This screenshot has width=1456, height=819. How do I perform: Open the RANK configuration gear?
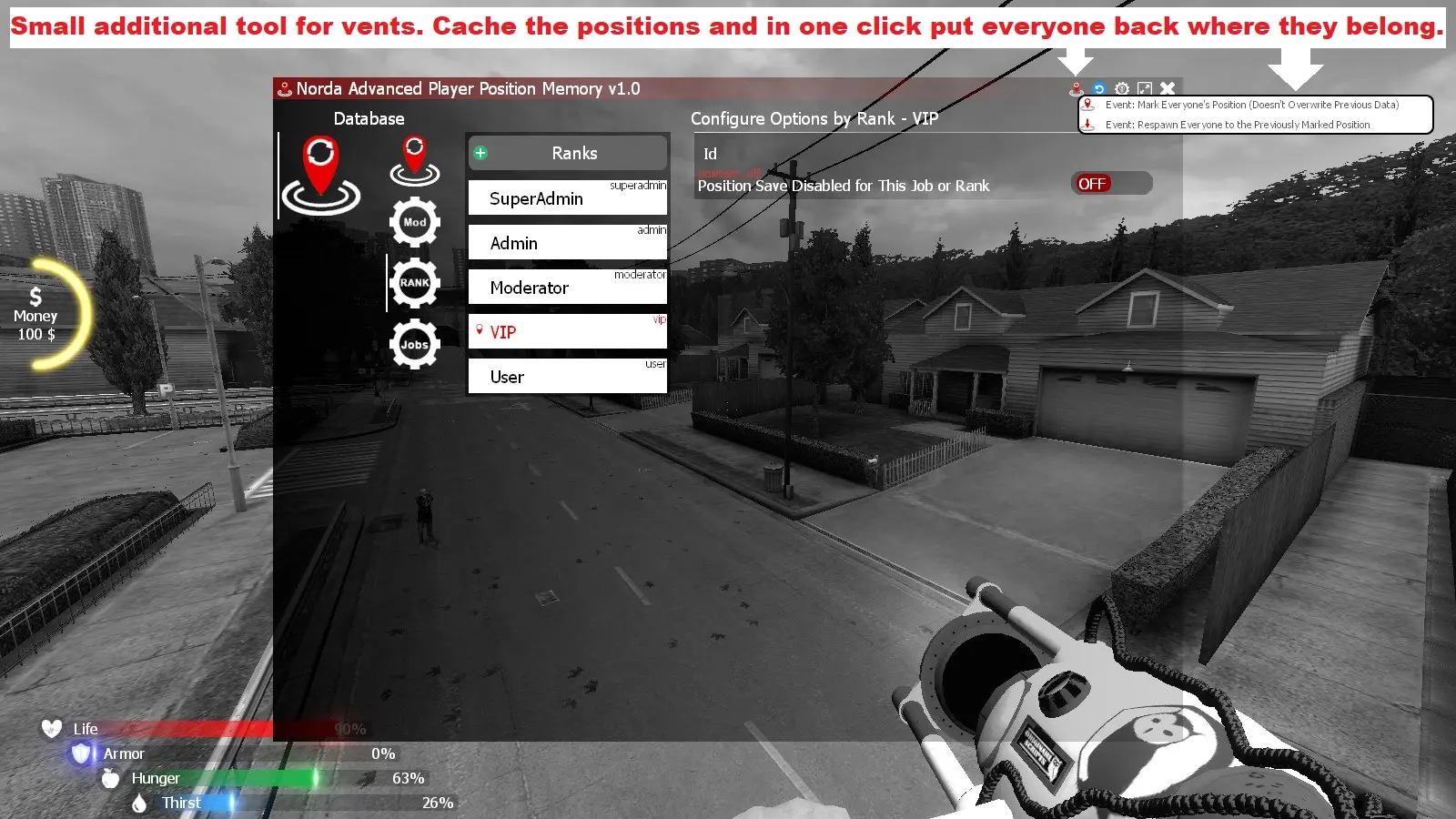click(415, 282)
